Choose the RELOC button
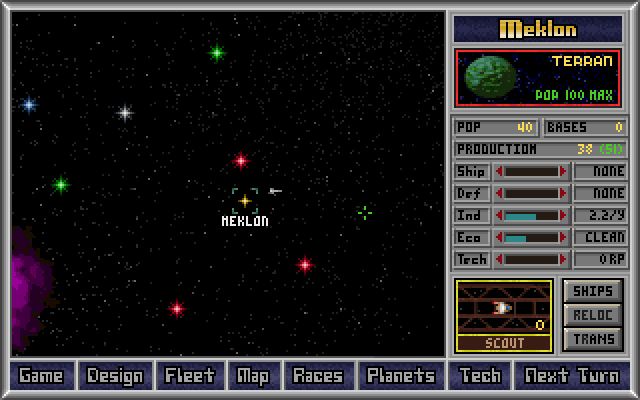 coord(593,315)
